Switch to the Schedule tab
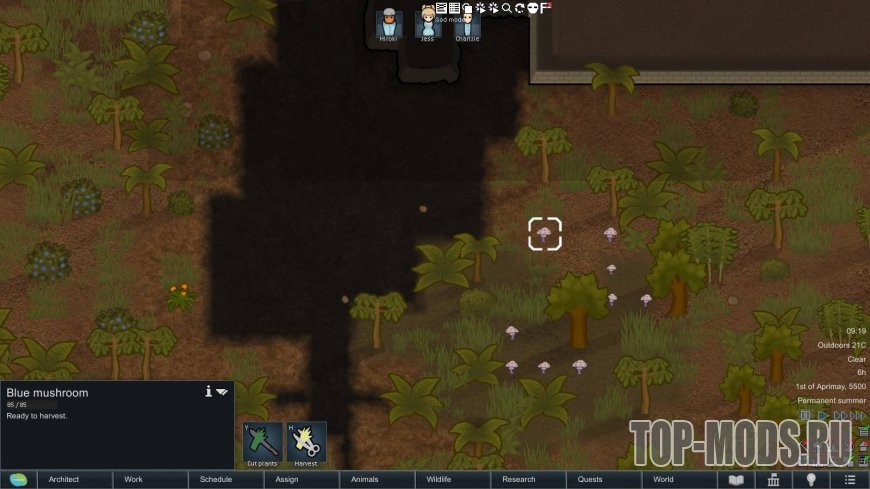870x489 pixels. coord(215,480)
